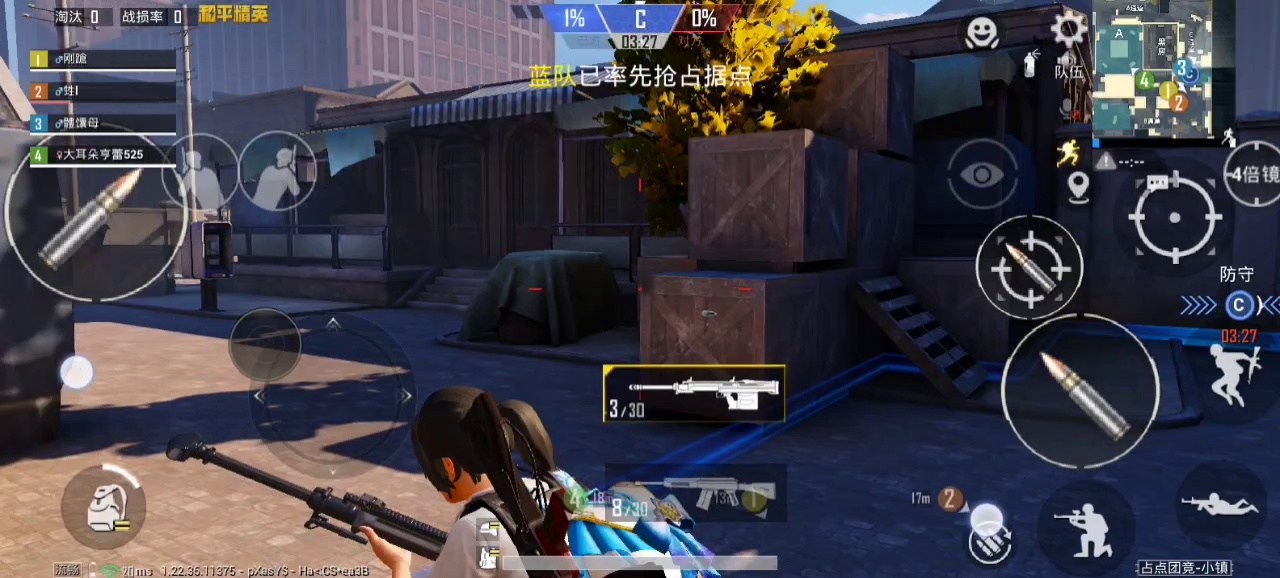
Task: Expand the minimap
Action: click(x=1151, y=67)
